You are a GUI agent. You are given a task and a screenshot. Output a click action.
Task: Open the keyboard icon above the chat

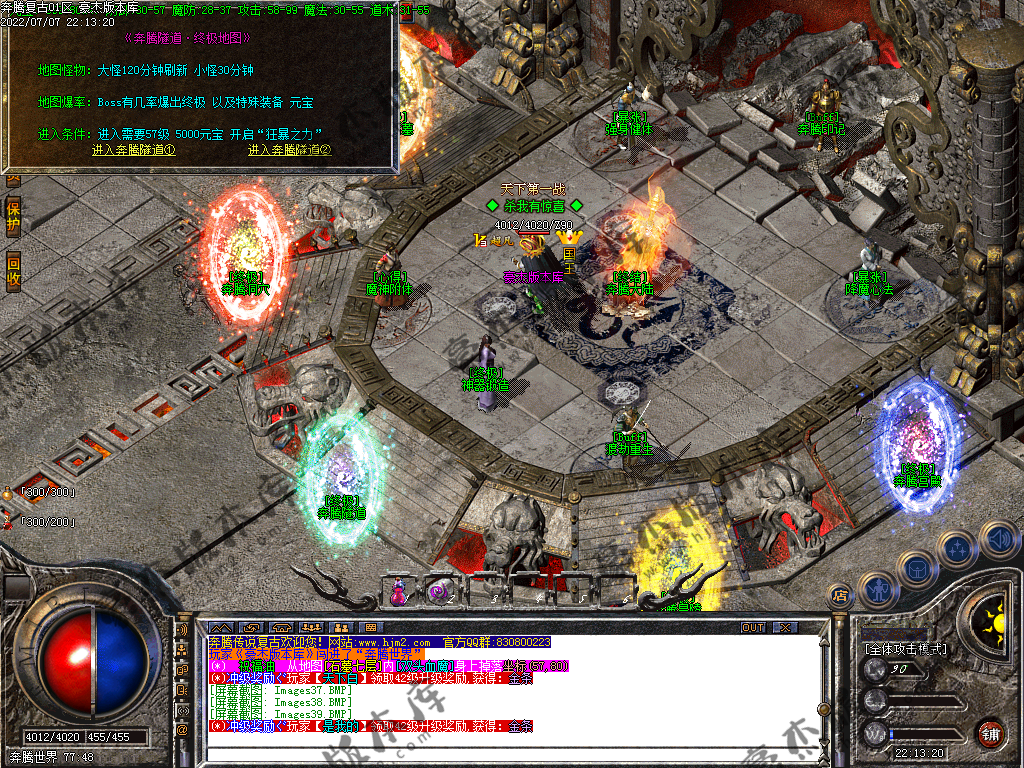(x=370, y=627)
